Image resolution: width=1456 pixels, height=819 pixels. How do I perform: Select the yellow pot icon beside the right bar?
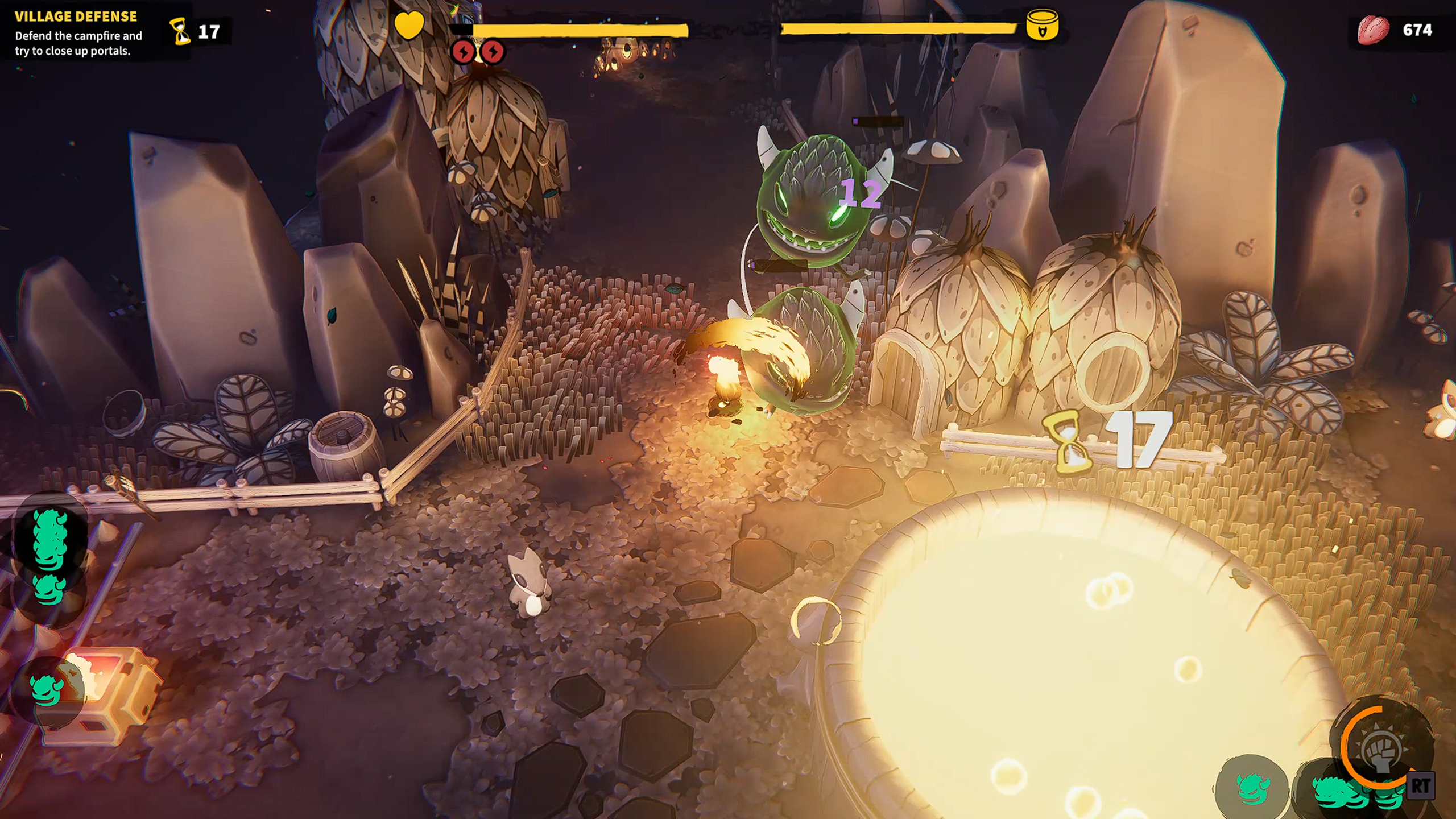(1042, 26)
